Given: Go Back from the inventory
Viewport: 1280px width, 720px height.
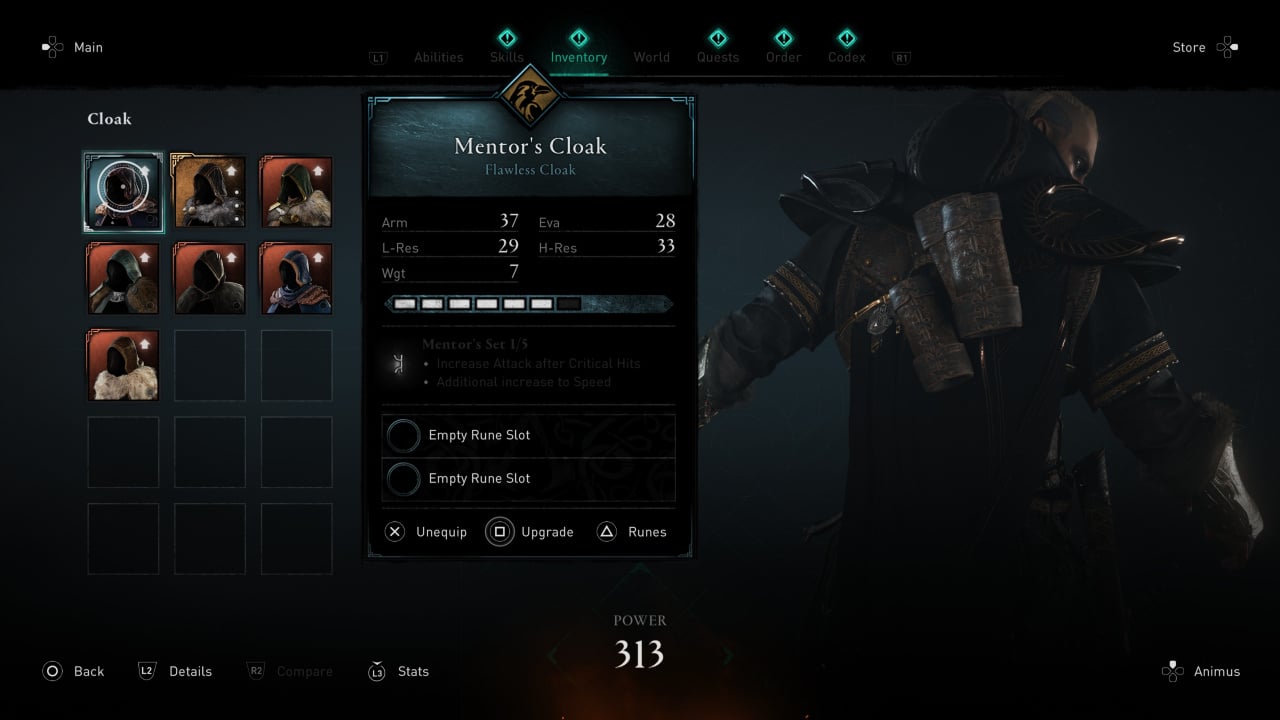Looking at the screenshot, I should pyautogui.click(x=74, y=671).
